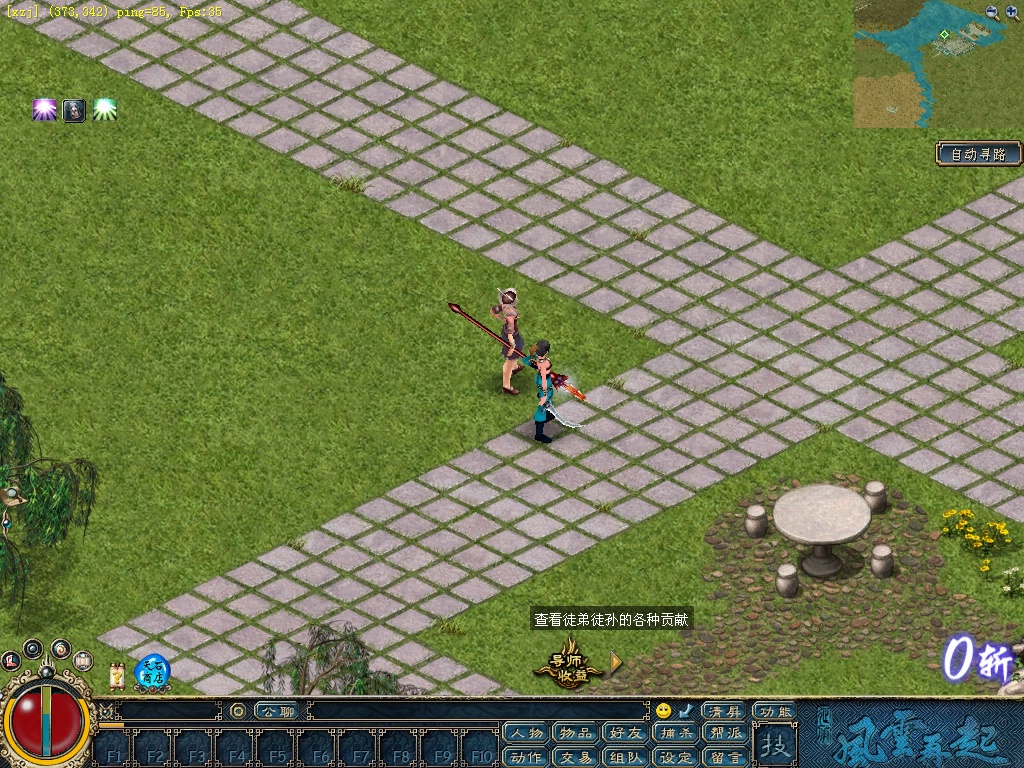Open the 导师收益 mentor earnings emblem
The width and height of the screenshot is (1024, 768).
[x=569, y=663]
